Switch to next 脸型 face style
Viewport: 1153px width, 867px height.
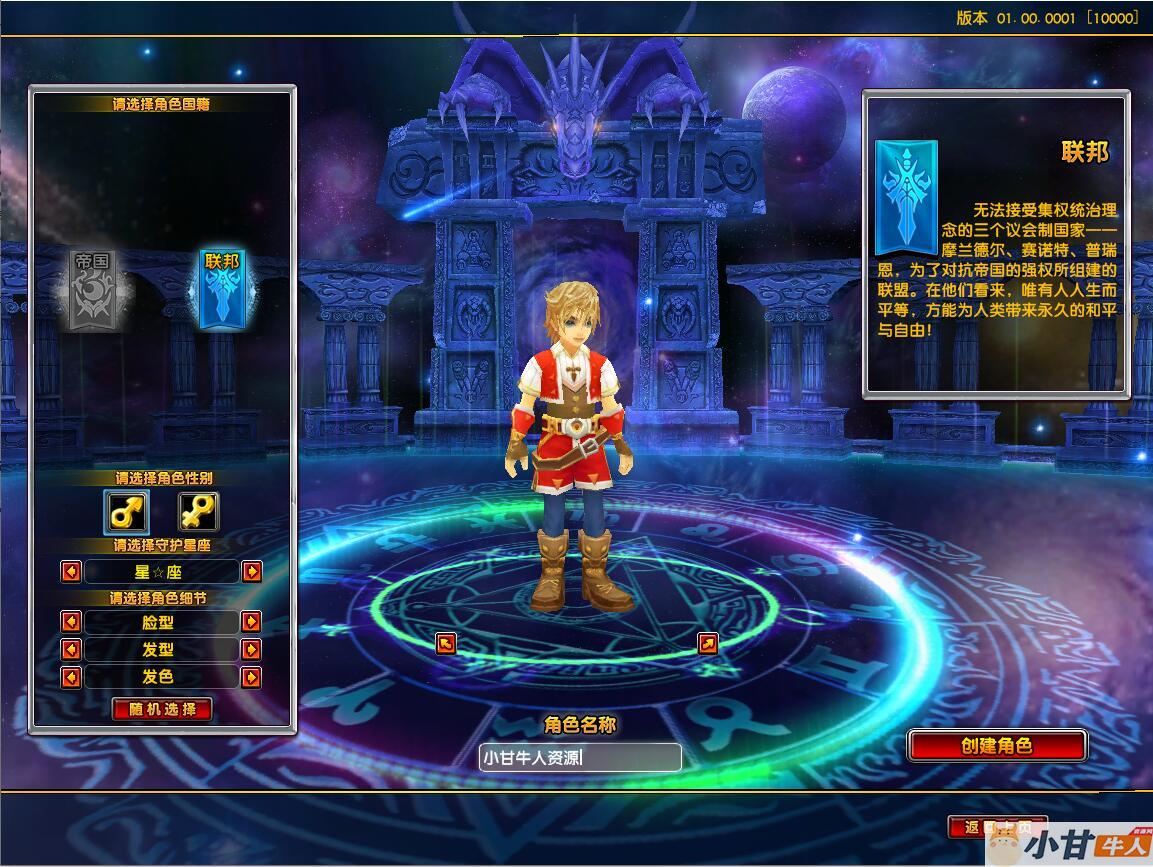(252, 621)
